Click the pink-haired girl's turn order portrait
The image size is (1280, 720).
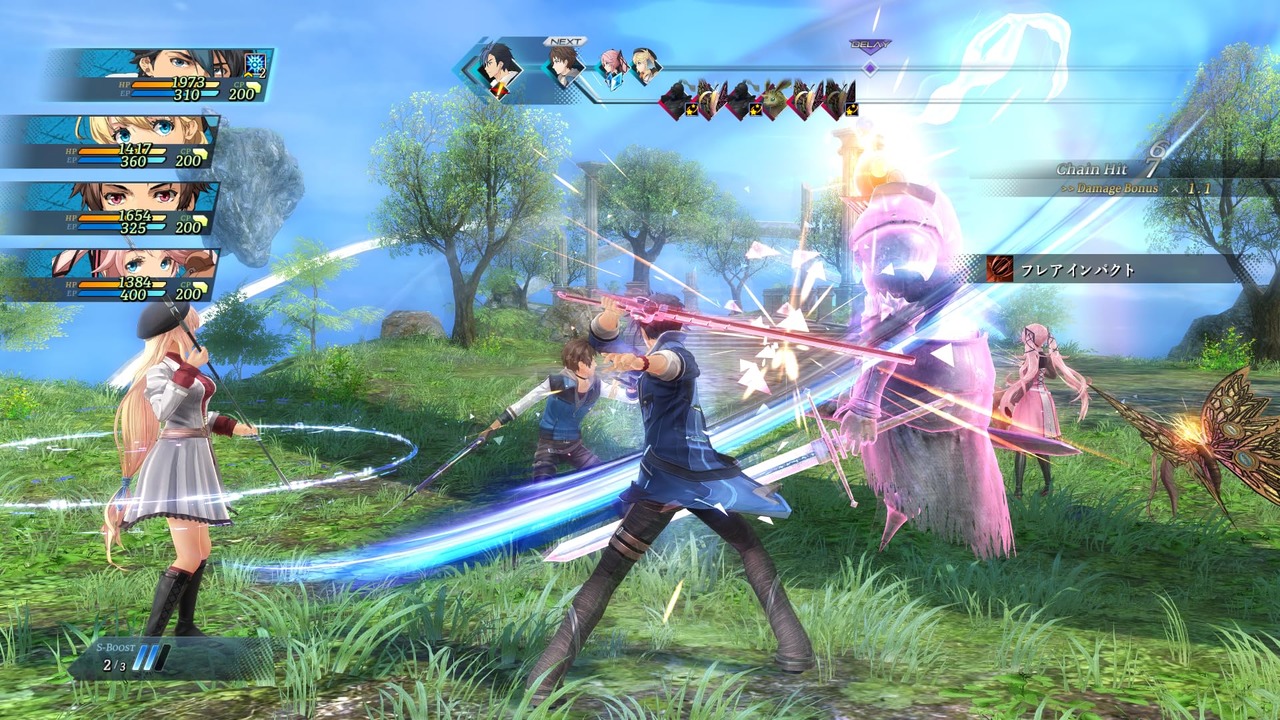612,67
